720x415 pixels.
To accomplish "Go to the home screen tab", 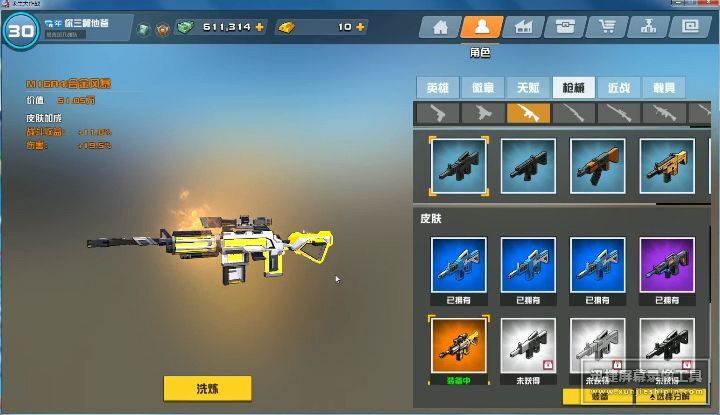I will click(441, 27).
